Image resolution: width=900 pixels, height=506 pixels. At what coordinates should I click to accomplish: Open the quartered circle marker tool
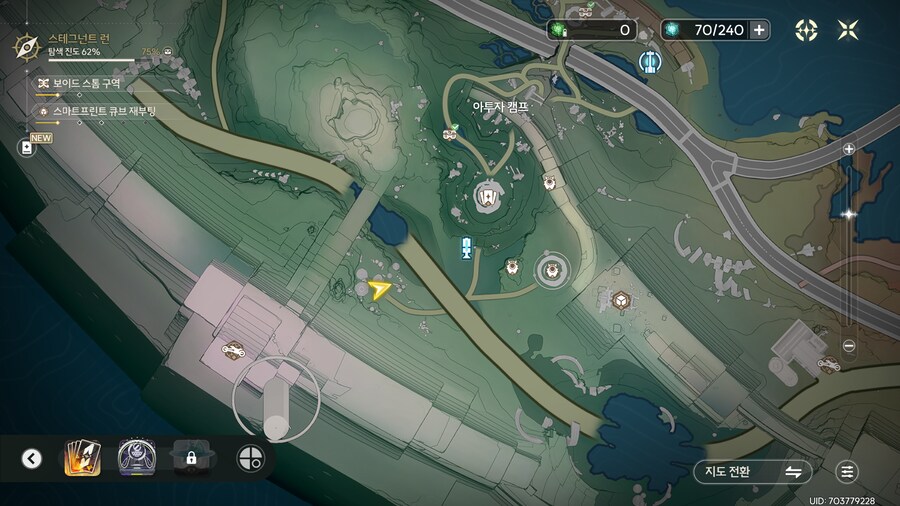tap(250, 458)
